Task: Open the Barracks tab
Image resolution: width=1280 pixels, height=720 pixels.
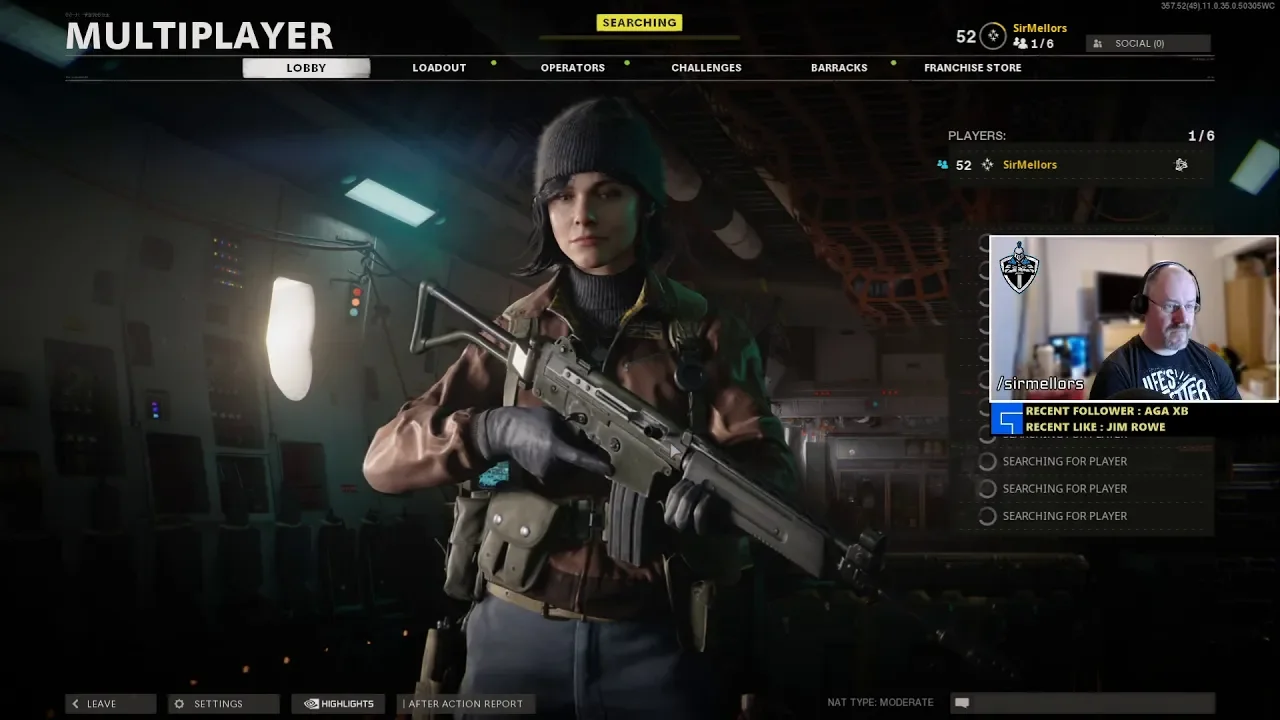Action: tap(839, 68)
